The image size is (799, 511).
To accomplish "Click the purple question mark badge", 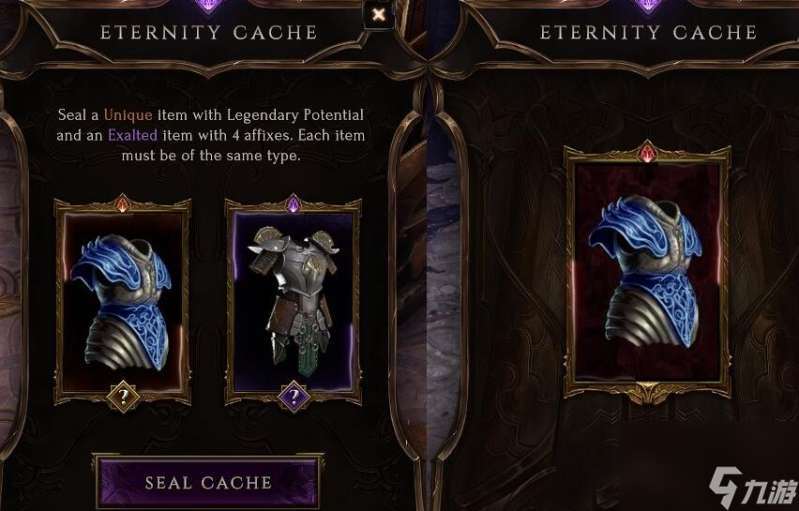I will (293, 398).
